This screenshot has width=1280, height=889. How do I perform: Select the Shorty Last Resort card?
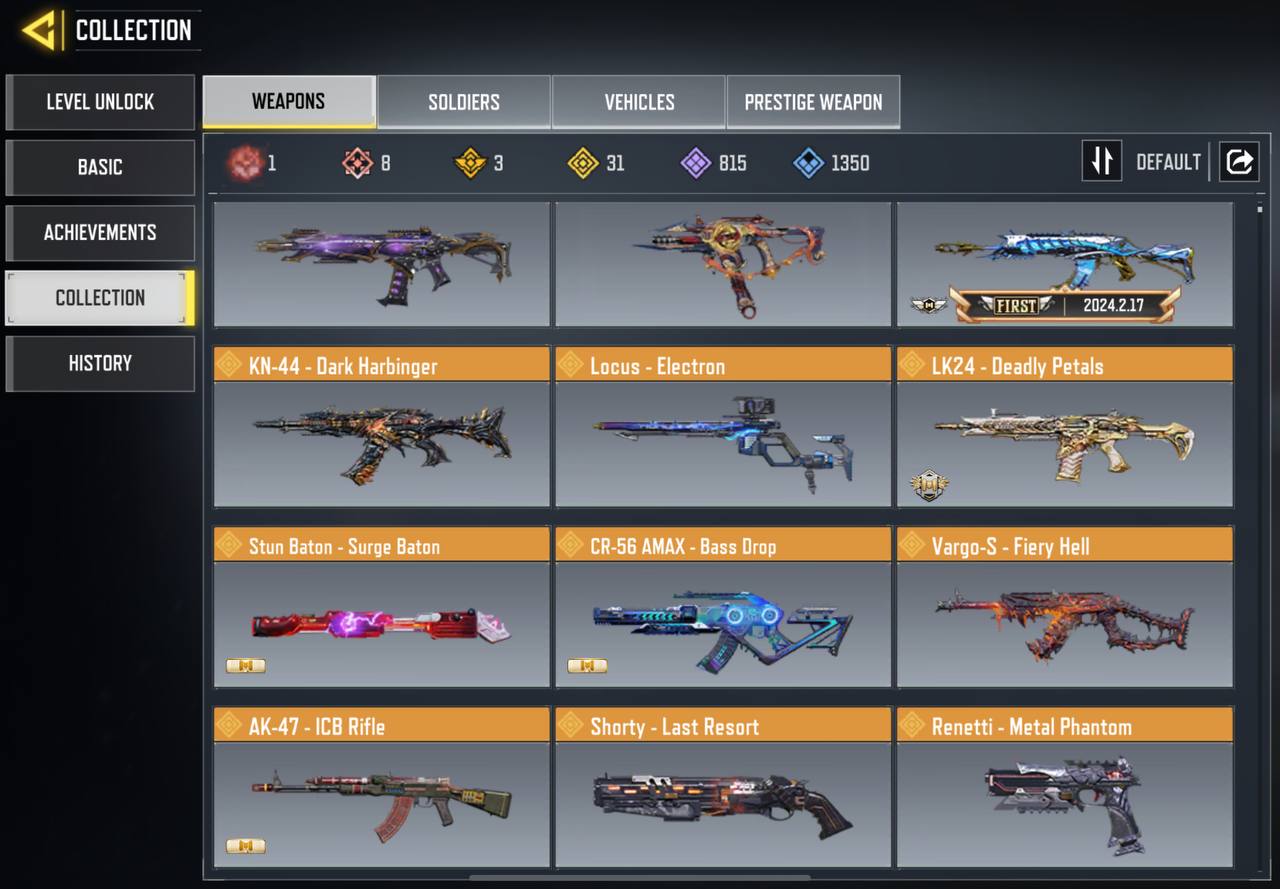[723, 787]
